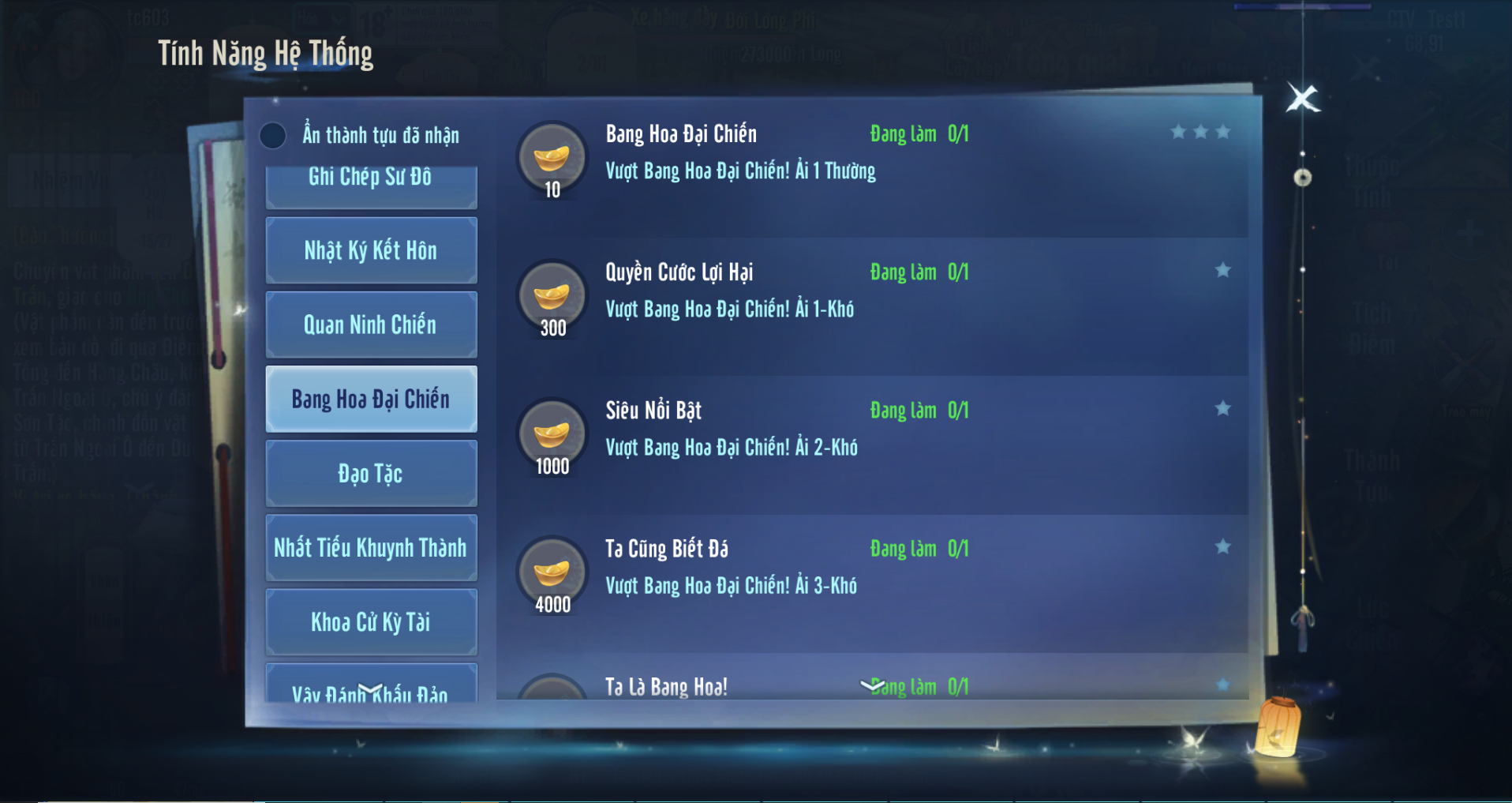Tap the 1000 gold ingot reward icon
Viewport: 1512px width, 803px height.
(x=552, y=434)
